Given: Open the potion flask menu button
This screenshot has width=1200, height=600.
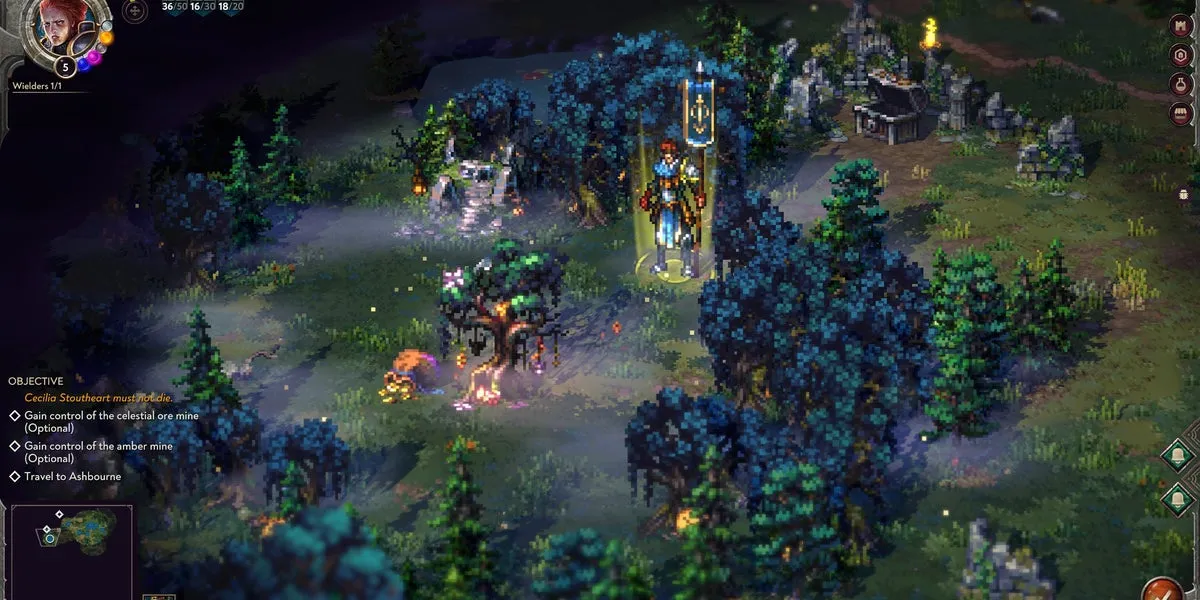Looking at the screenshot, I should (x=1181, y=83).
